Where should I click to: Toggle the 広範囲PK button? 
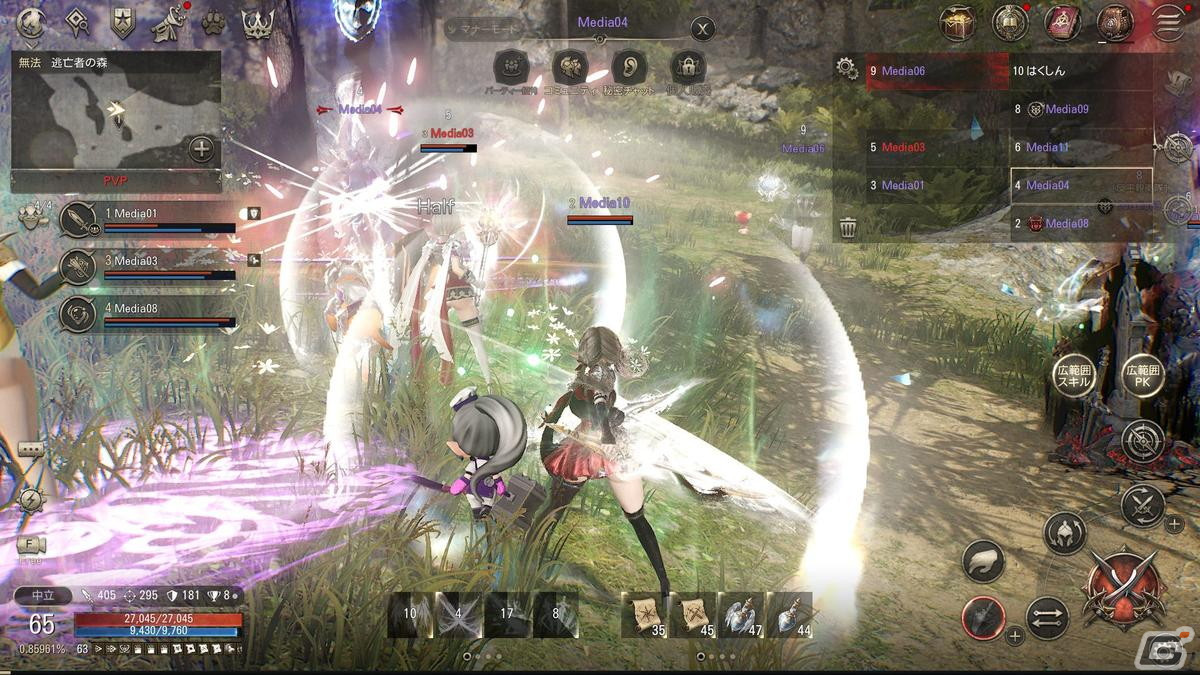(1141, 376)
